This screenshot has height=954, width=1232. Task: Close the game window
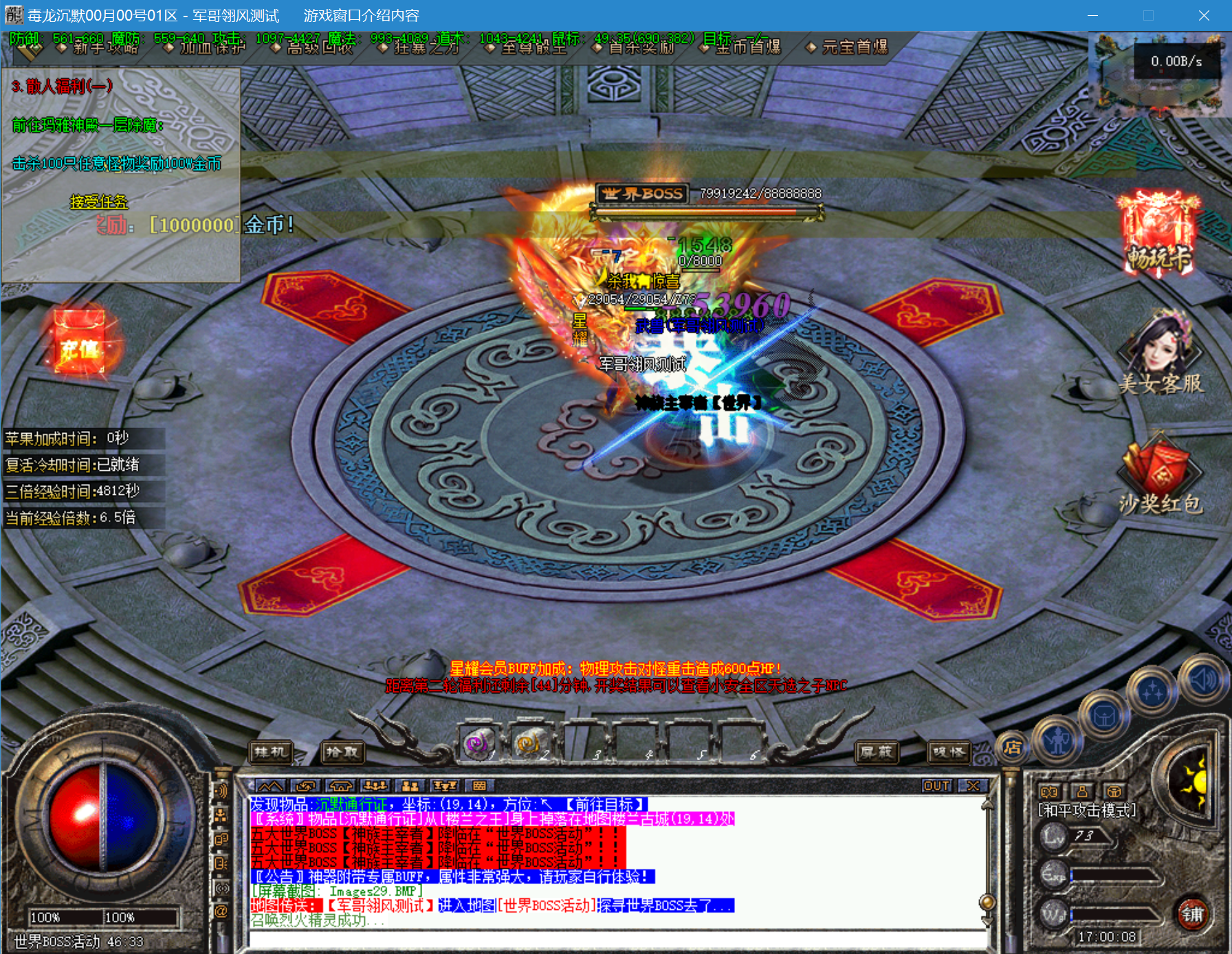1203,15
